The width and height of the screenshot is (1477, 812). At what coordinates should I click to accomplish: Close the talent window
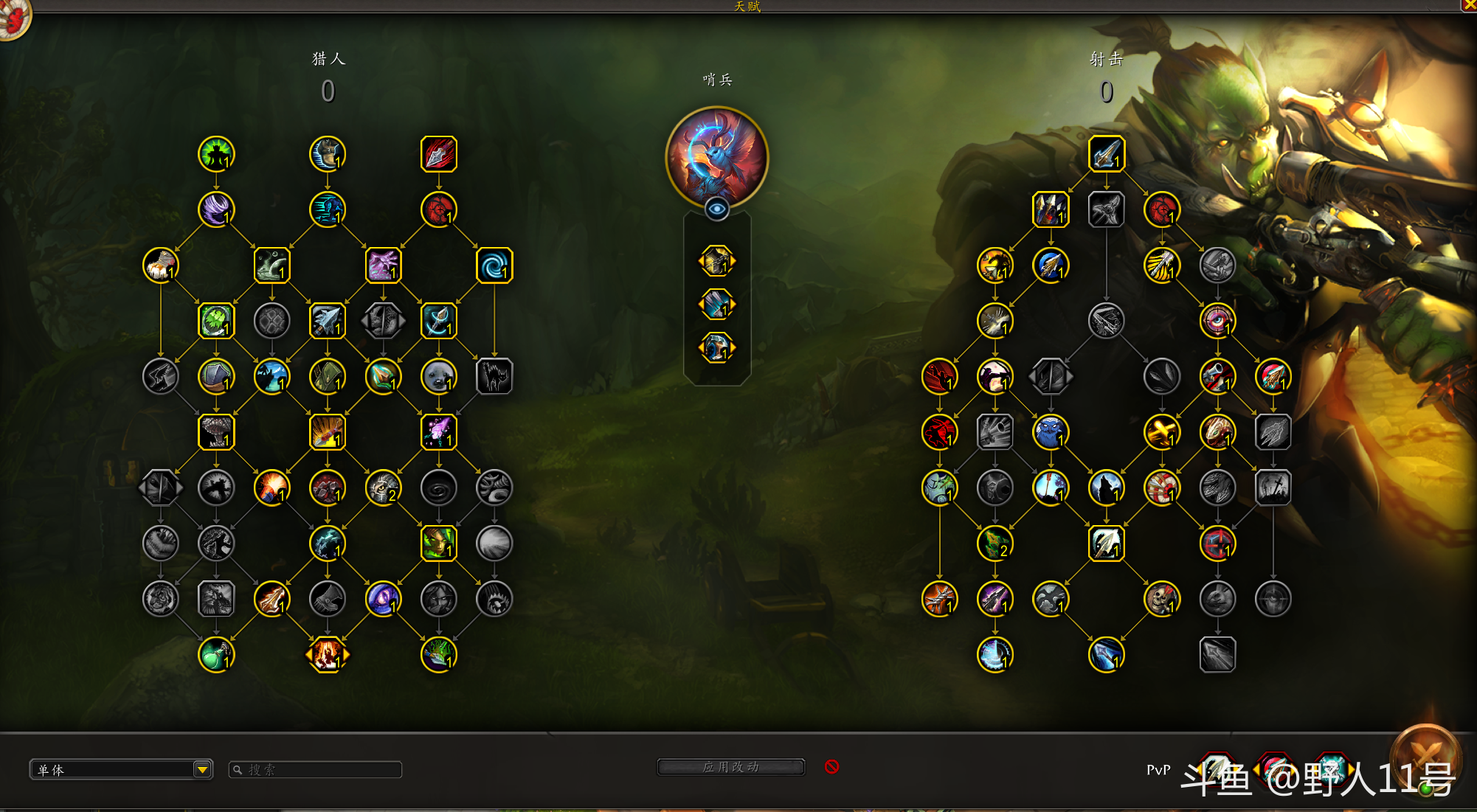1469,5
